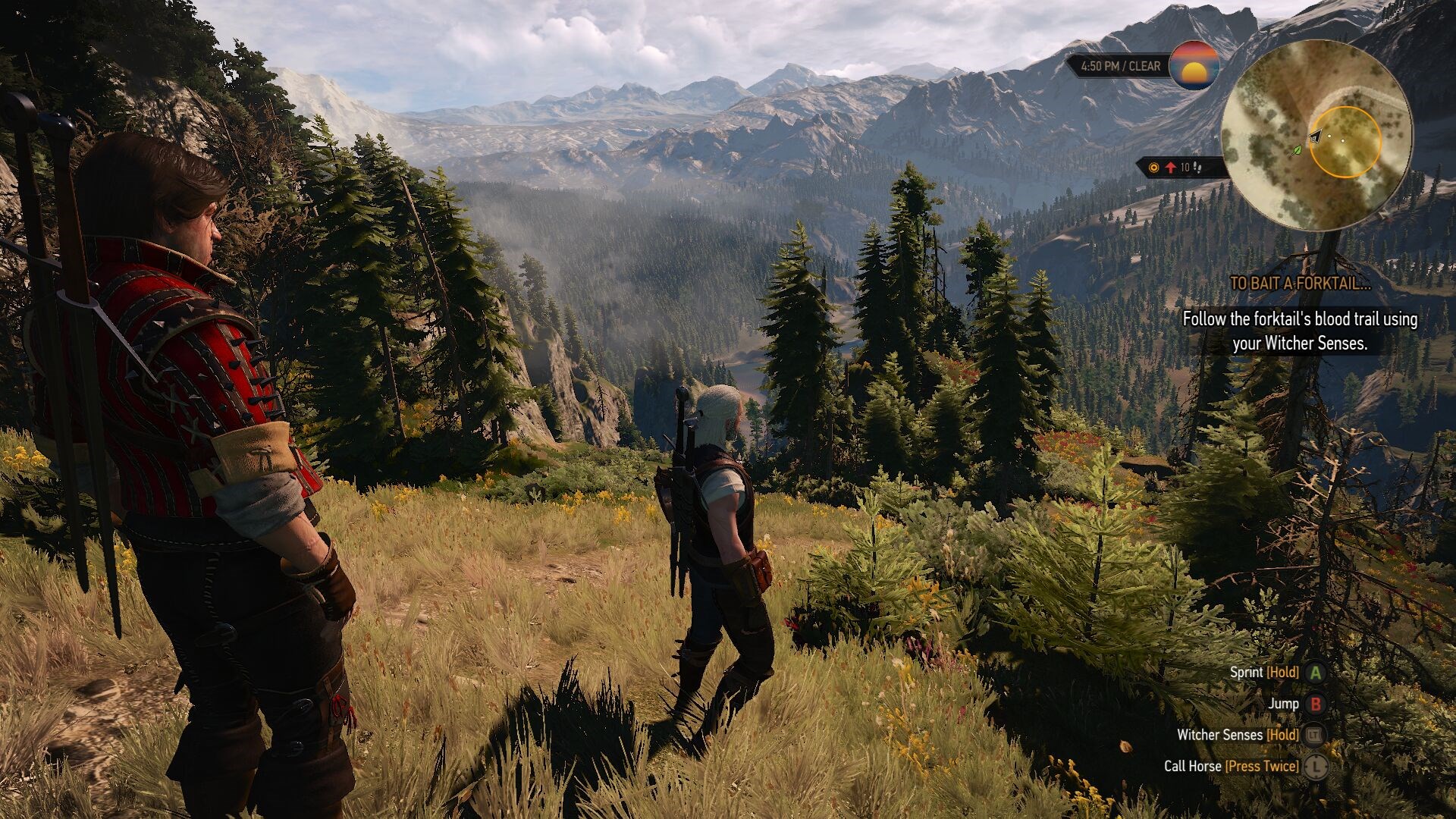Click the Jump control label
The image size is (1456, 819).
(x=1283, y=704)
